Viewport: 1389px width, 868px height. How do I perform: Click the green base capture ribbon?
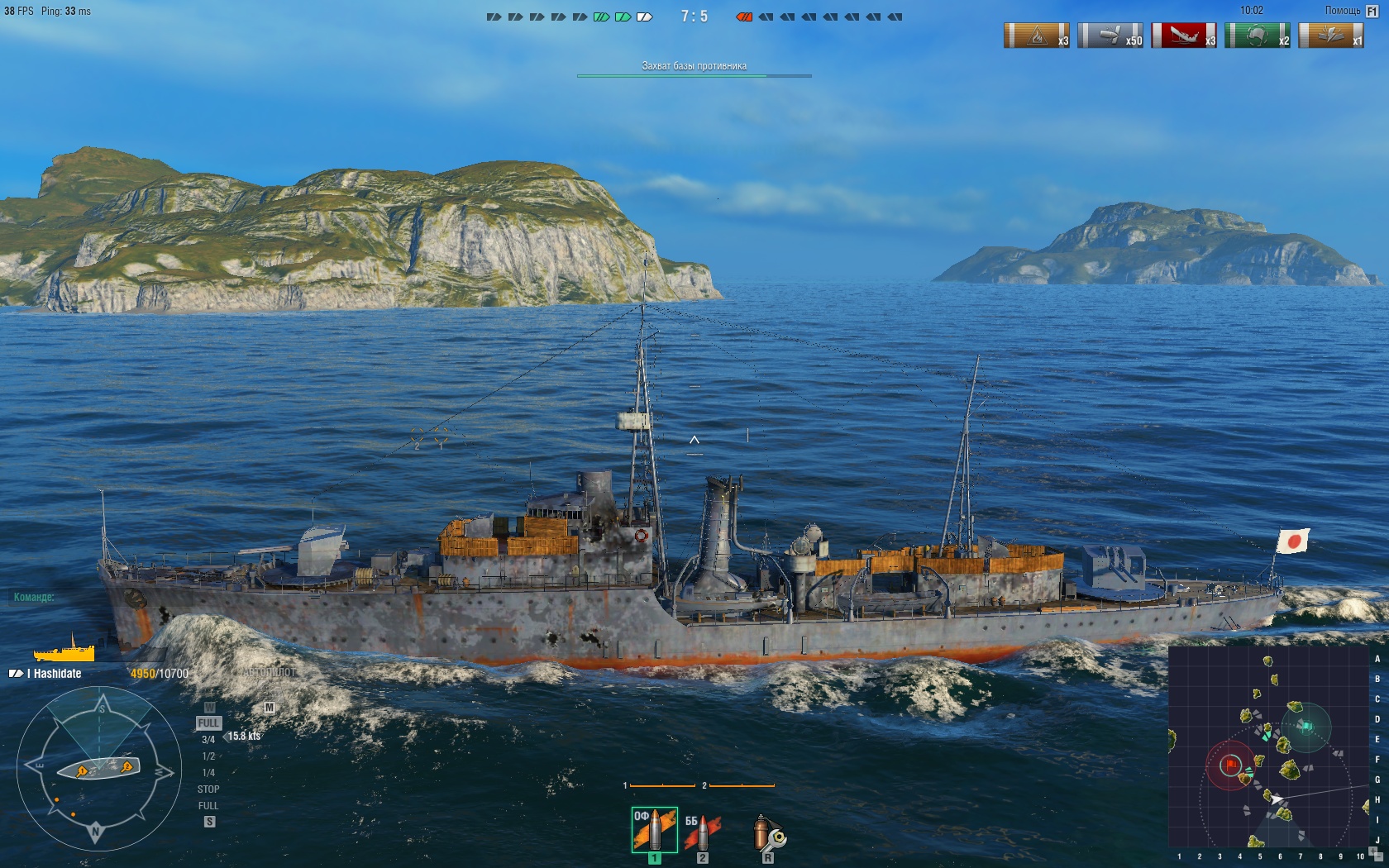pyautogui.click(x=1257, y=36)
